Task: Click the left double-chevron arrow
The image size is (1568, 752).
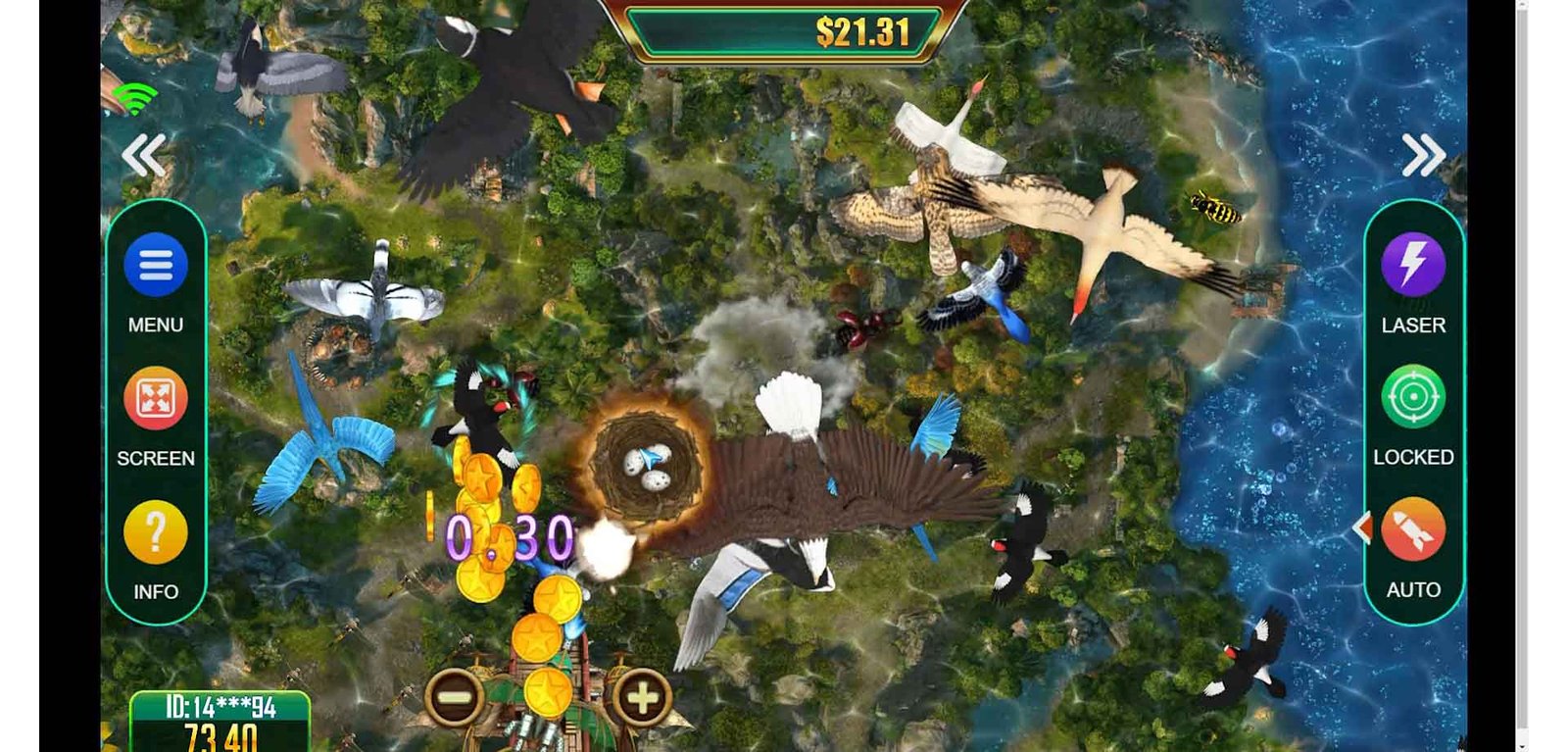Action: click(x=144, y=155)
